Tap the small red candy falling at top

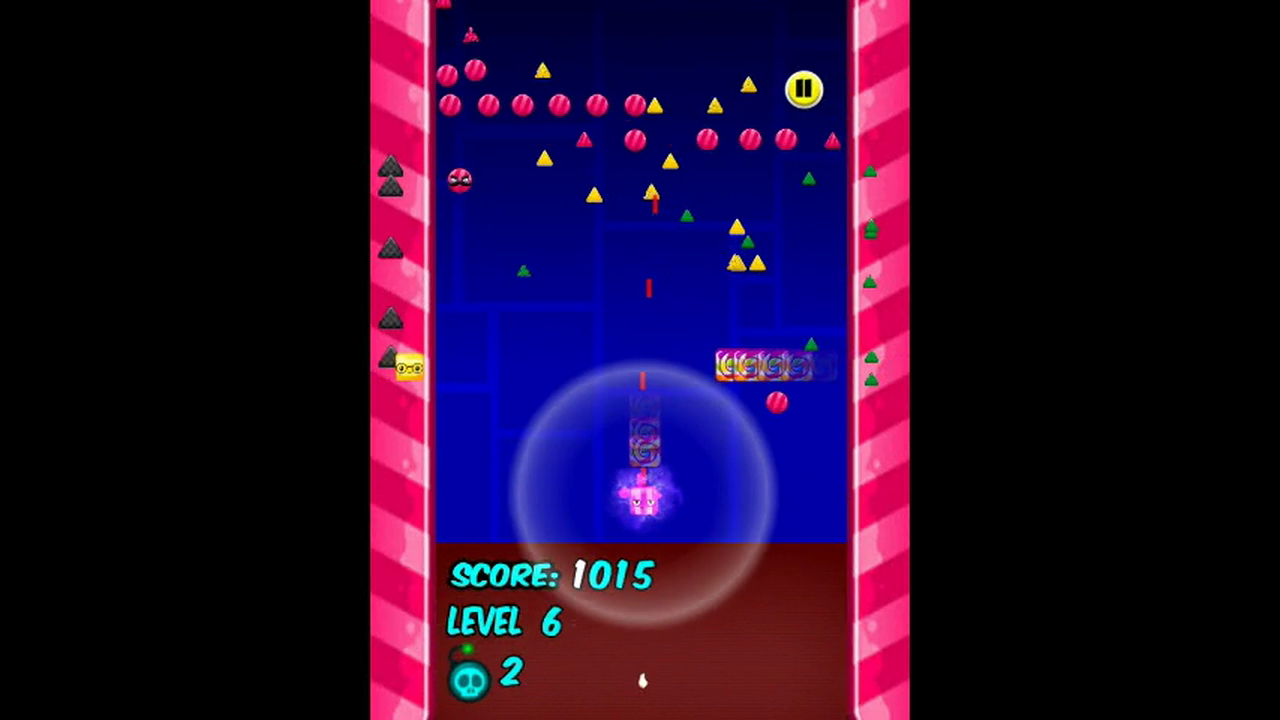(x=470, y=33)
